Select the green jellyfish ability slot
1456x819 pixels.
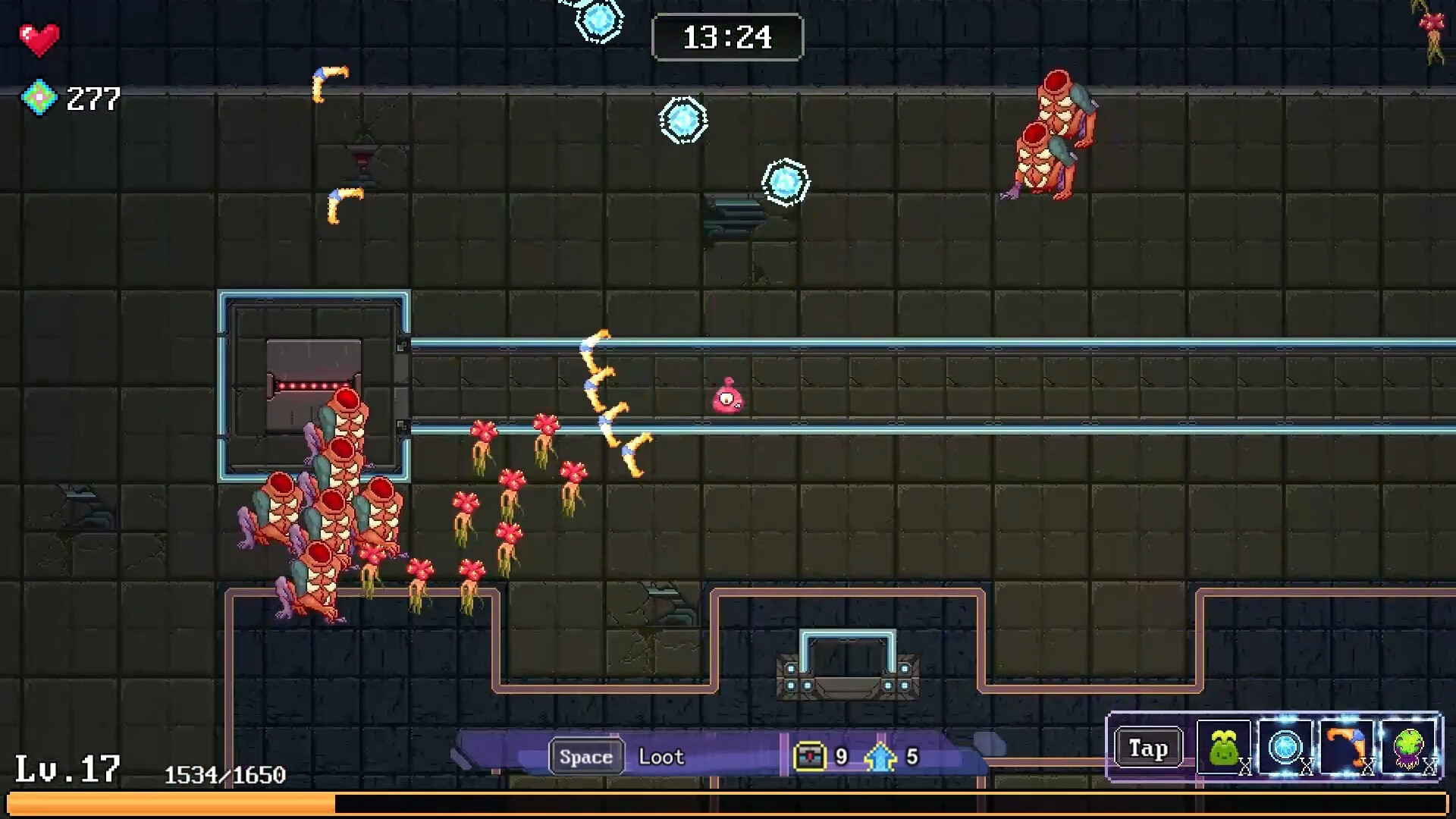[1408, 748]
